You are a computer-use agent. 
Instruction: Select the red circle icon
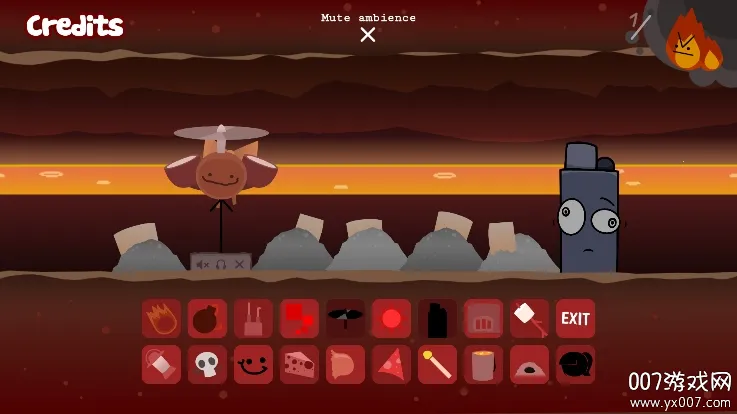pos(392,319)
